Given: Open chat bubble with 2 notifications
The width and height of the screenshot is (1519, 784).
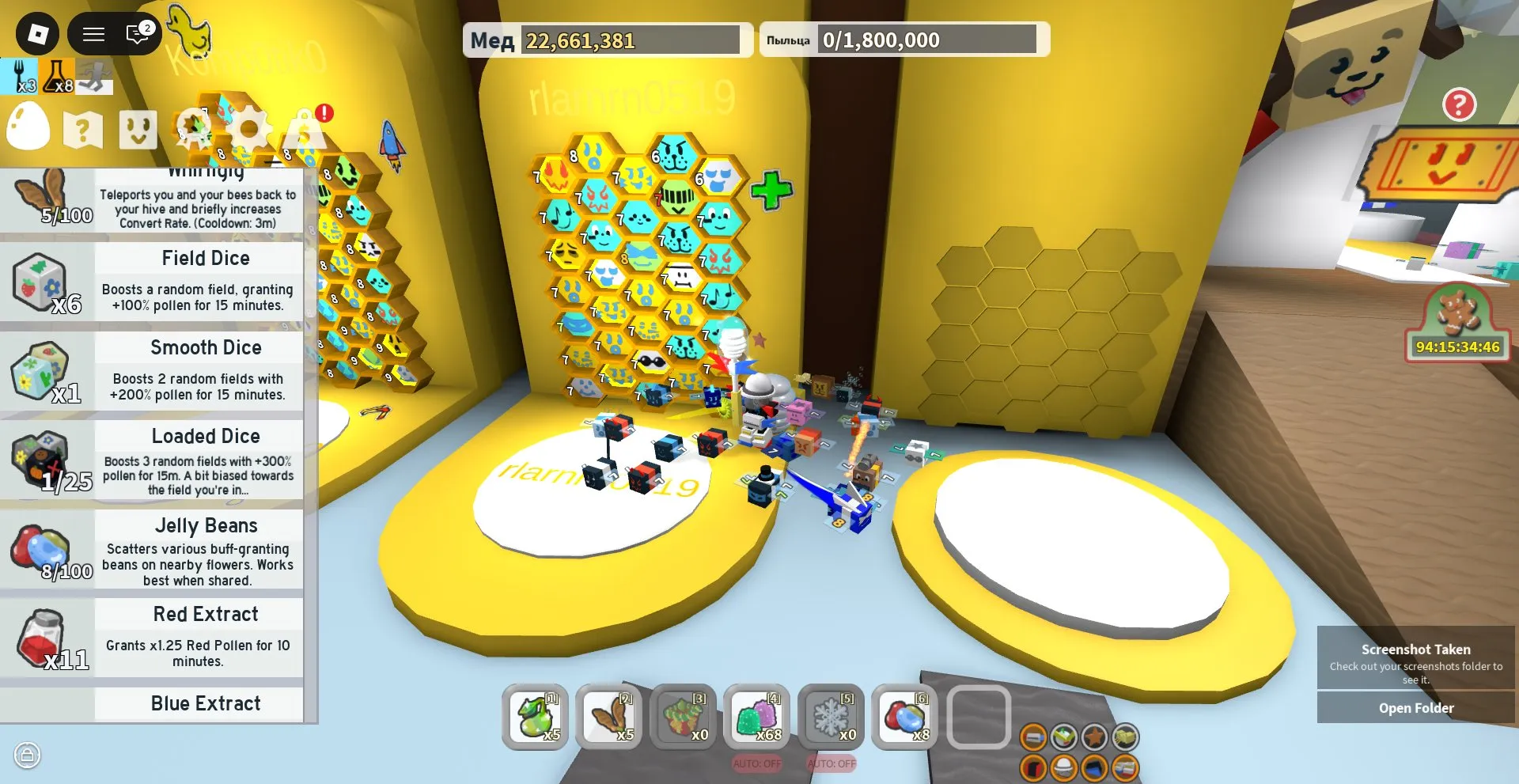Looking at the screenshot, I should pyautogui.click(x=134, y=33).
